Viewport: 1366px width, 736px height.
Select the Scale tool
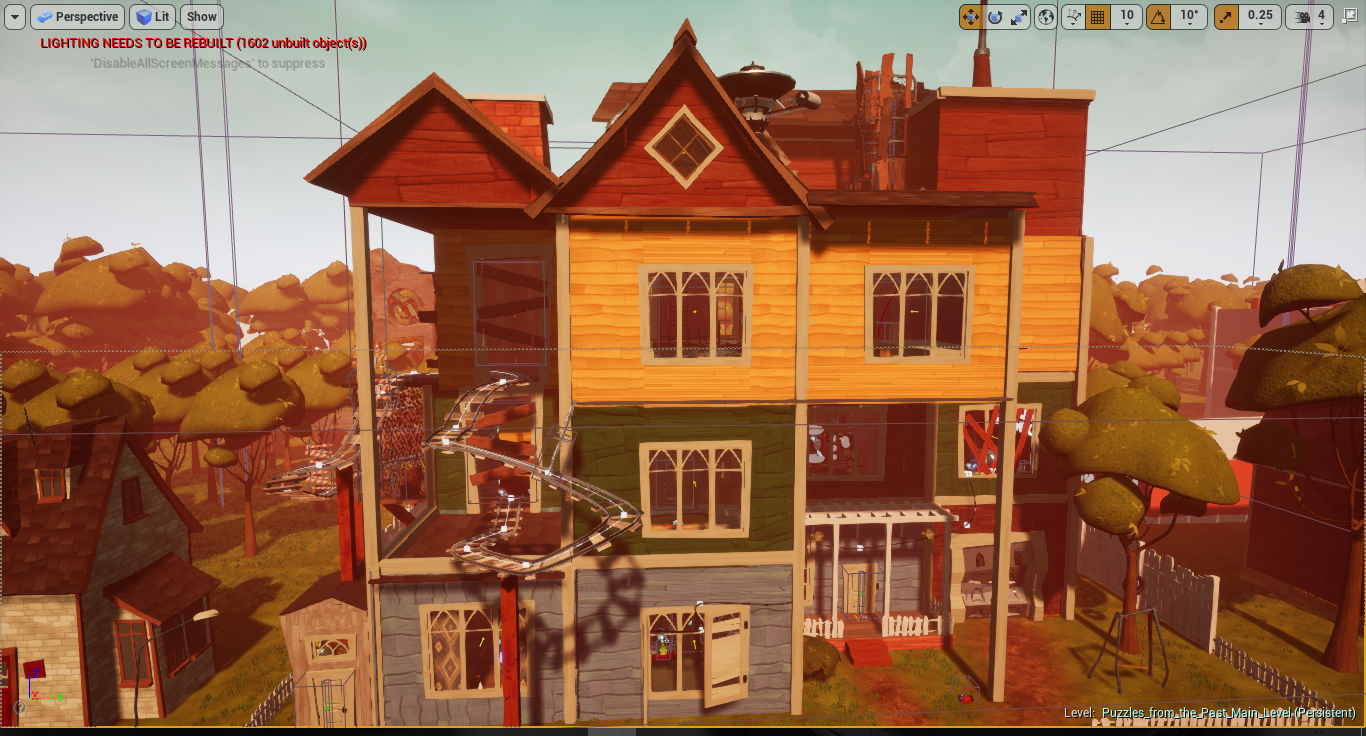point(1021,16)
